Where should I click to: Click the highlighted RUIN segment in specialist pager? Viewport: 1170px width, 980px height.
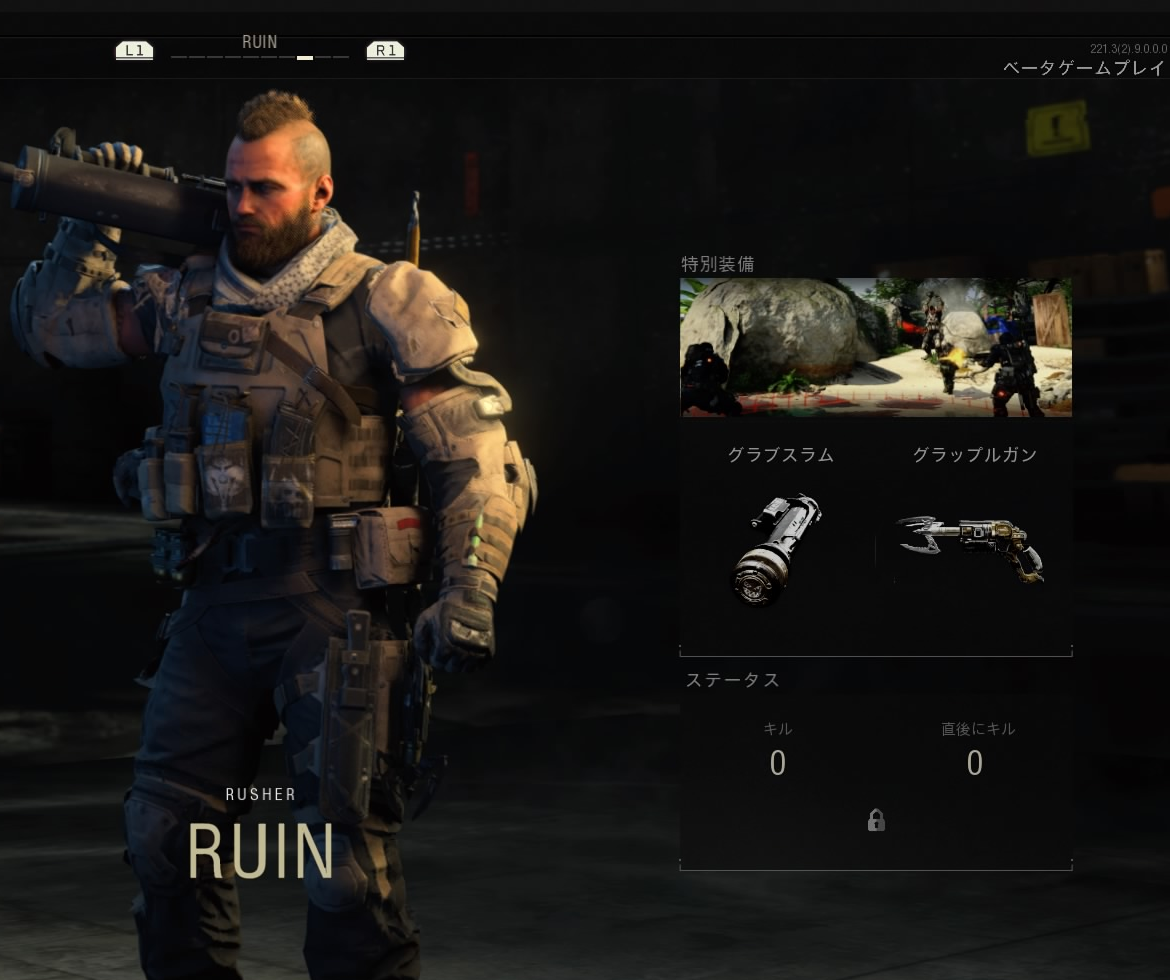pos(305,58)
